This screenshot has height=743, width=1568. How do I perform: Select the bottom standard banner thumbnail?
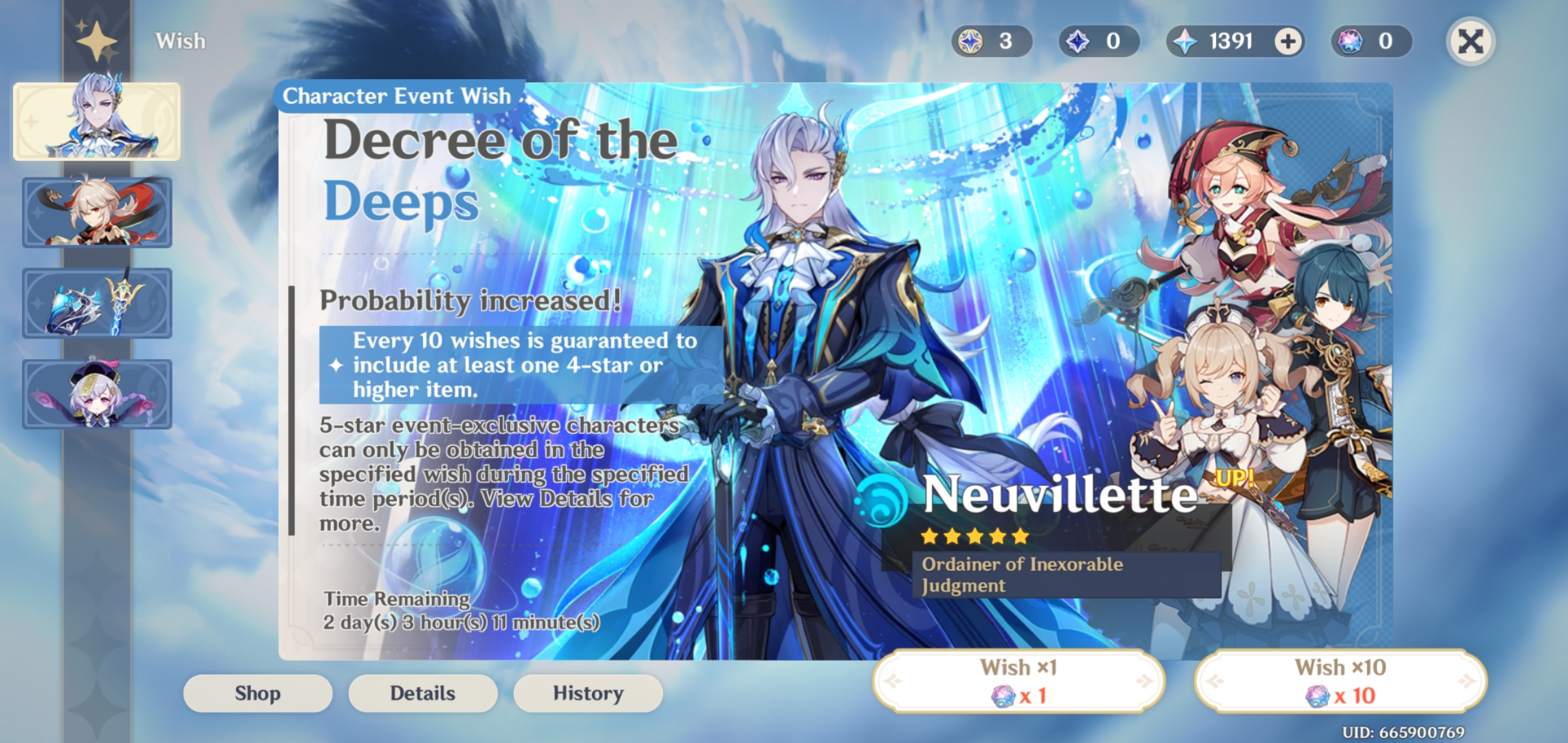[97, 396]
